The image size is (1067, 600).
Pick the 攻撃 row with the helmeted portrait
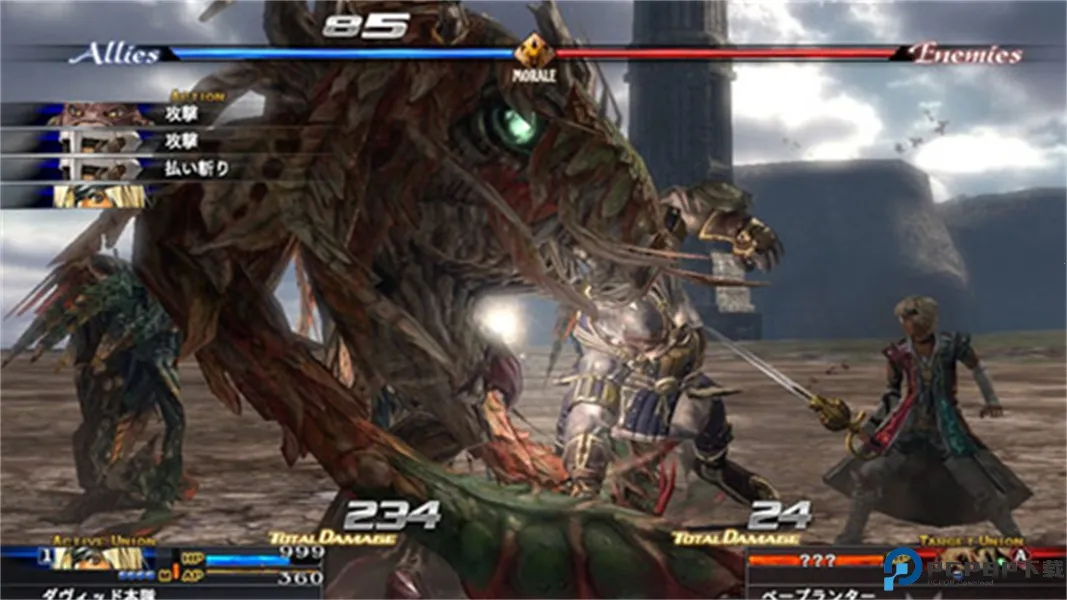tap(130, 142)
